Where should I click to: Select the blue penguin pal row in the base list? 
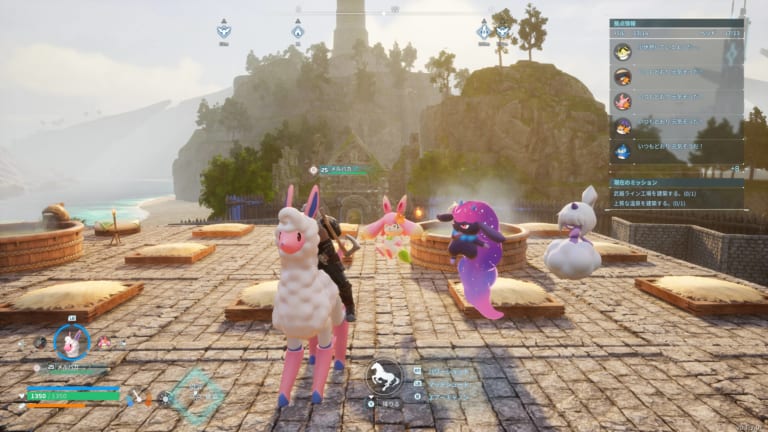623,151
